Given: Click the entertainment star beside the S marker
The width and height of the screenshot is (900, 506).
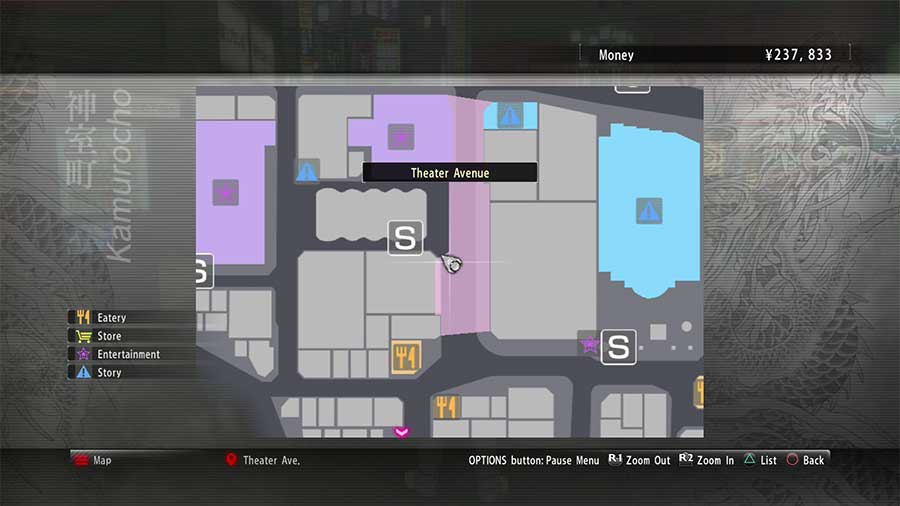Looking at the screenshot, I should click(x=589, y=345).
